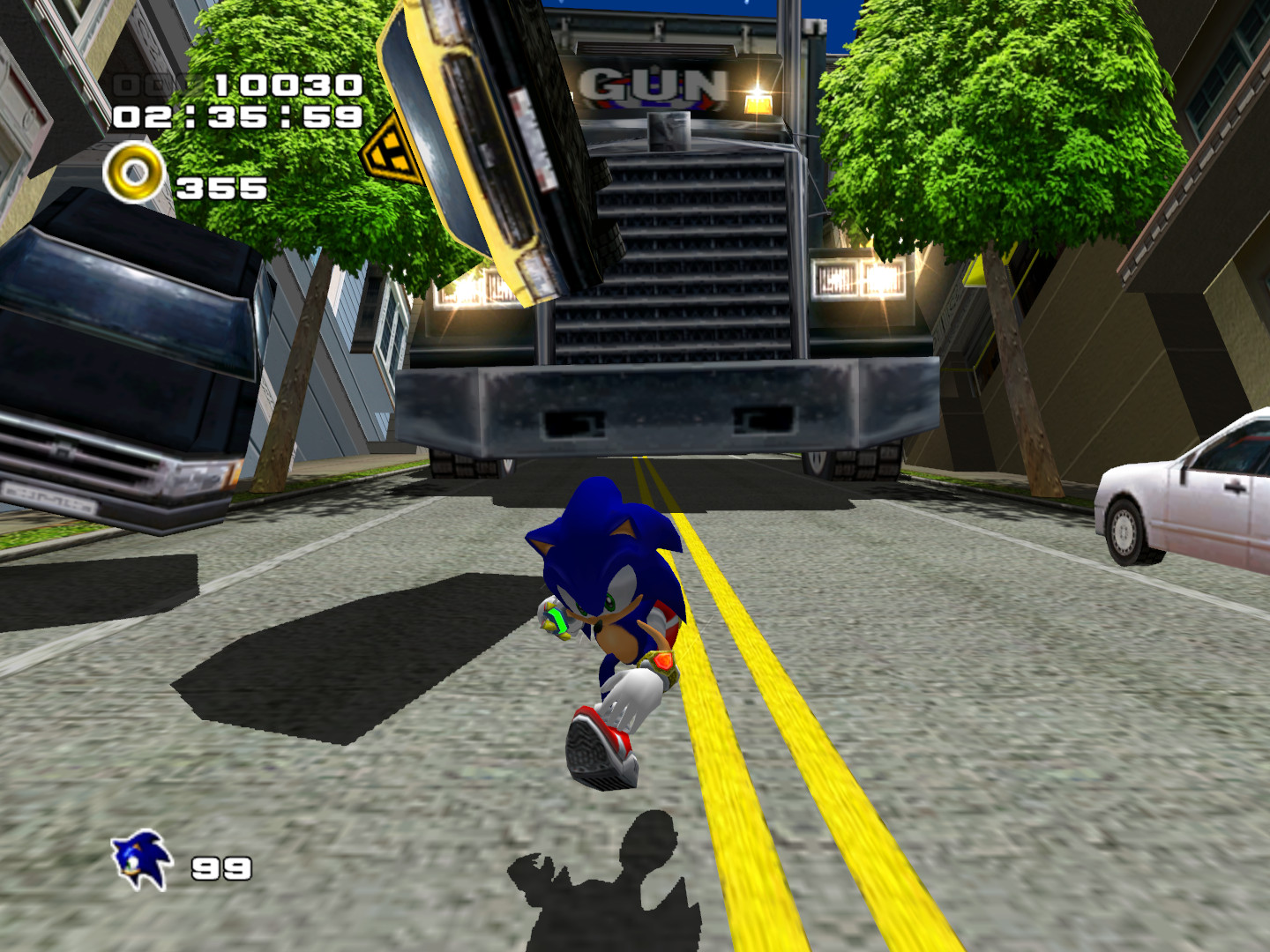Click the ring count number 355
Screen dimensions: 1270x952
click(x=220, y=187)
